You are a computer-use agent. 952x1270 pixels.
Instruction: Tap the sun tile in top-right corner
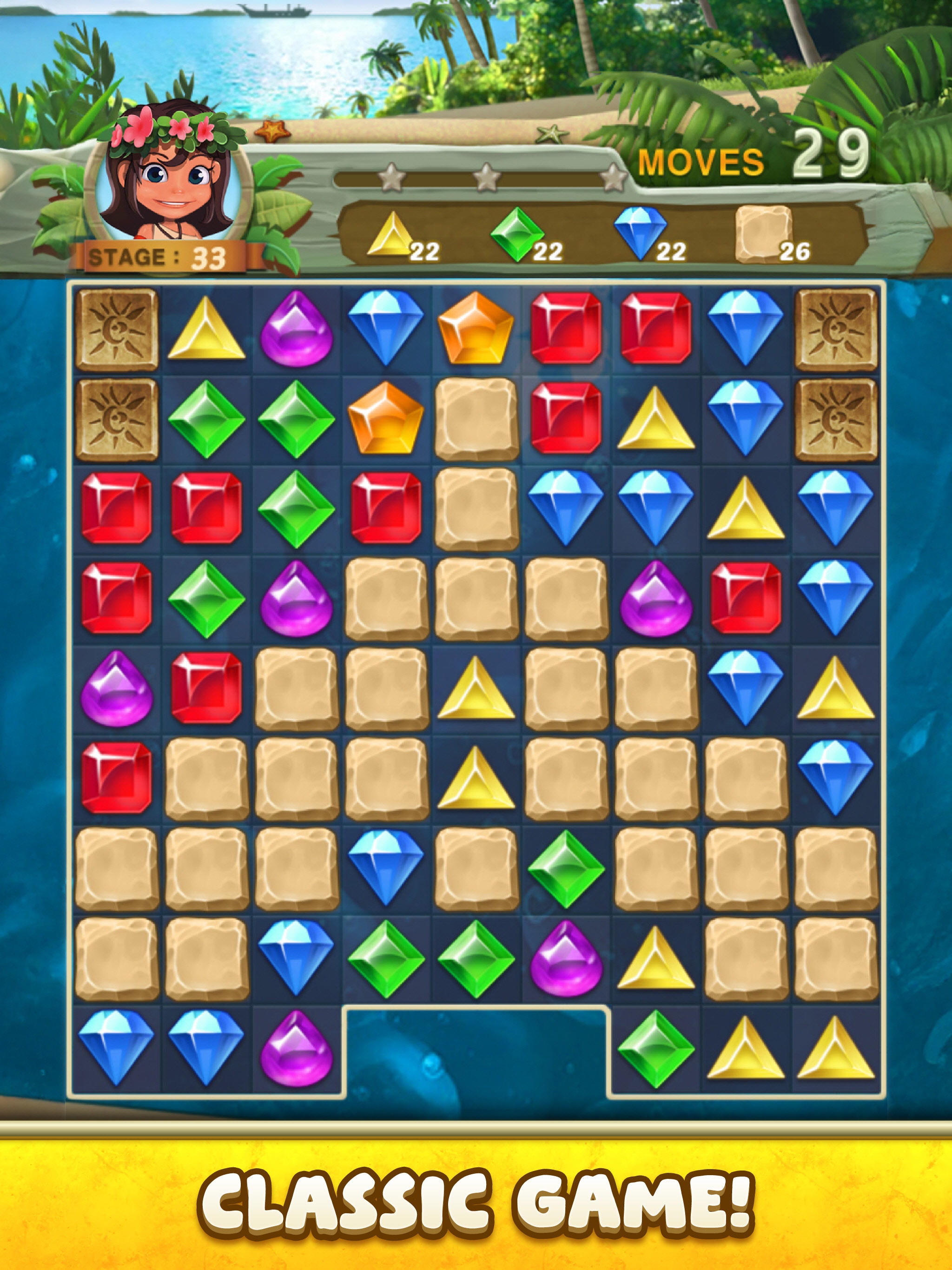837,330
